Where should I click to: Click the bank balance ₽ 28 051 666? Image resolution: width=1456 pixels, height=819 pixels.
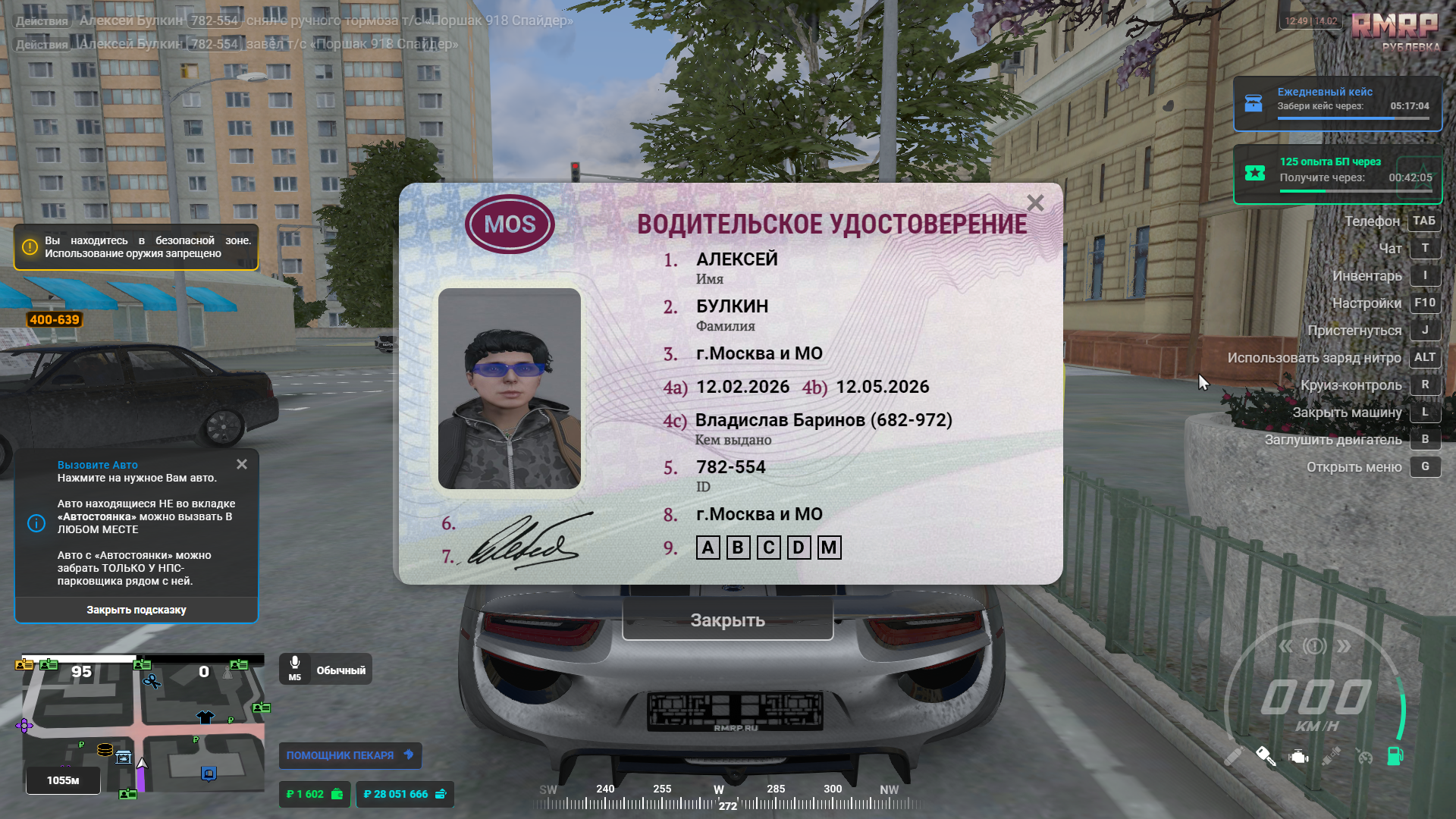[x=405, y=794]
